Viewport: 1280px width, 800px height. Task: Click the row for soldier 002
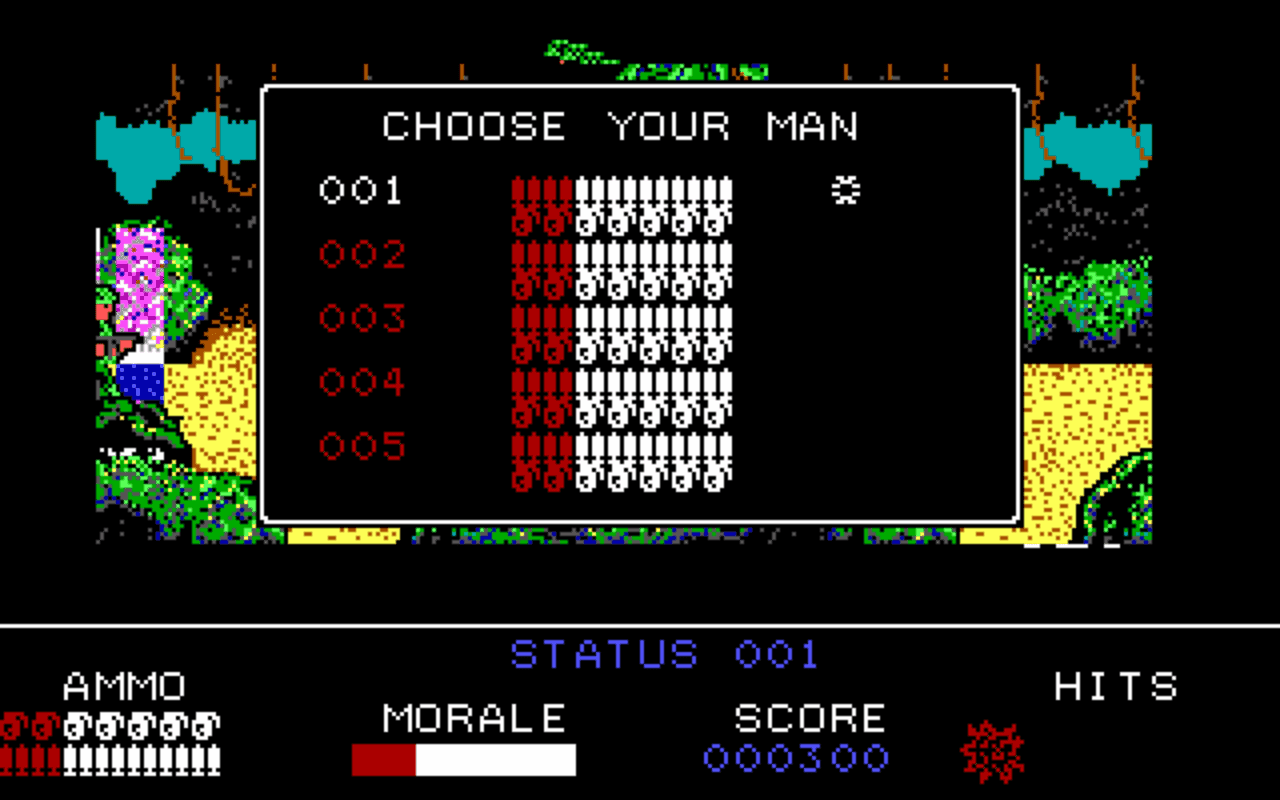[x=360, y=254]
